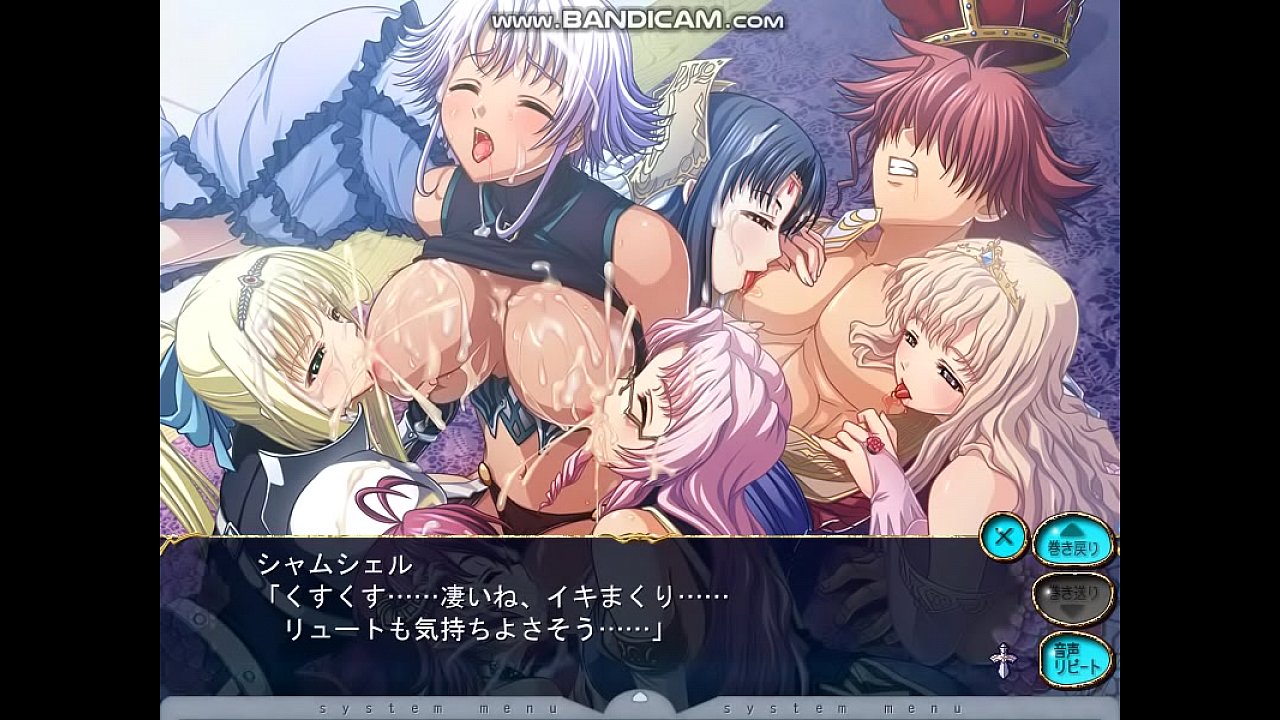Close the backlog with the X button
Image resolution: width=1280 pixels, height=720 pixels.
tap(1004, 538)
